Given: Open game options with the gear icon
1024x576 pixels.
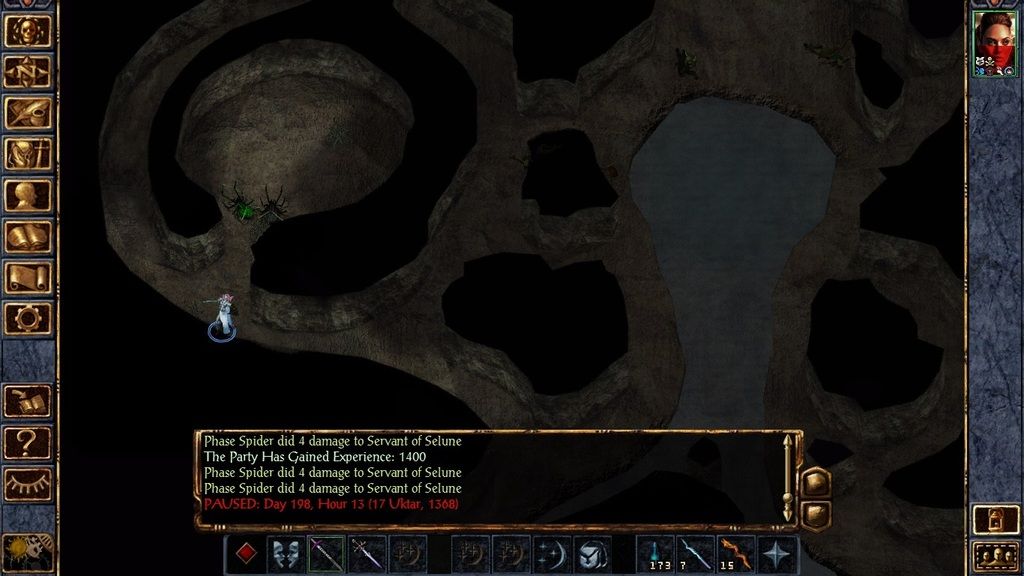Looking at the screenshot, I should (x=28, y=318).
